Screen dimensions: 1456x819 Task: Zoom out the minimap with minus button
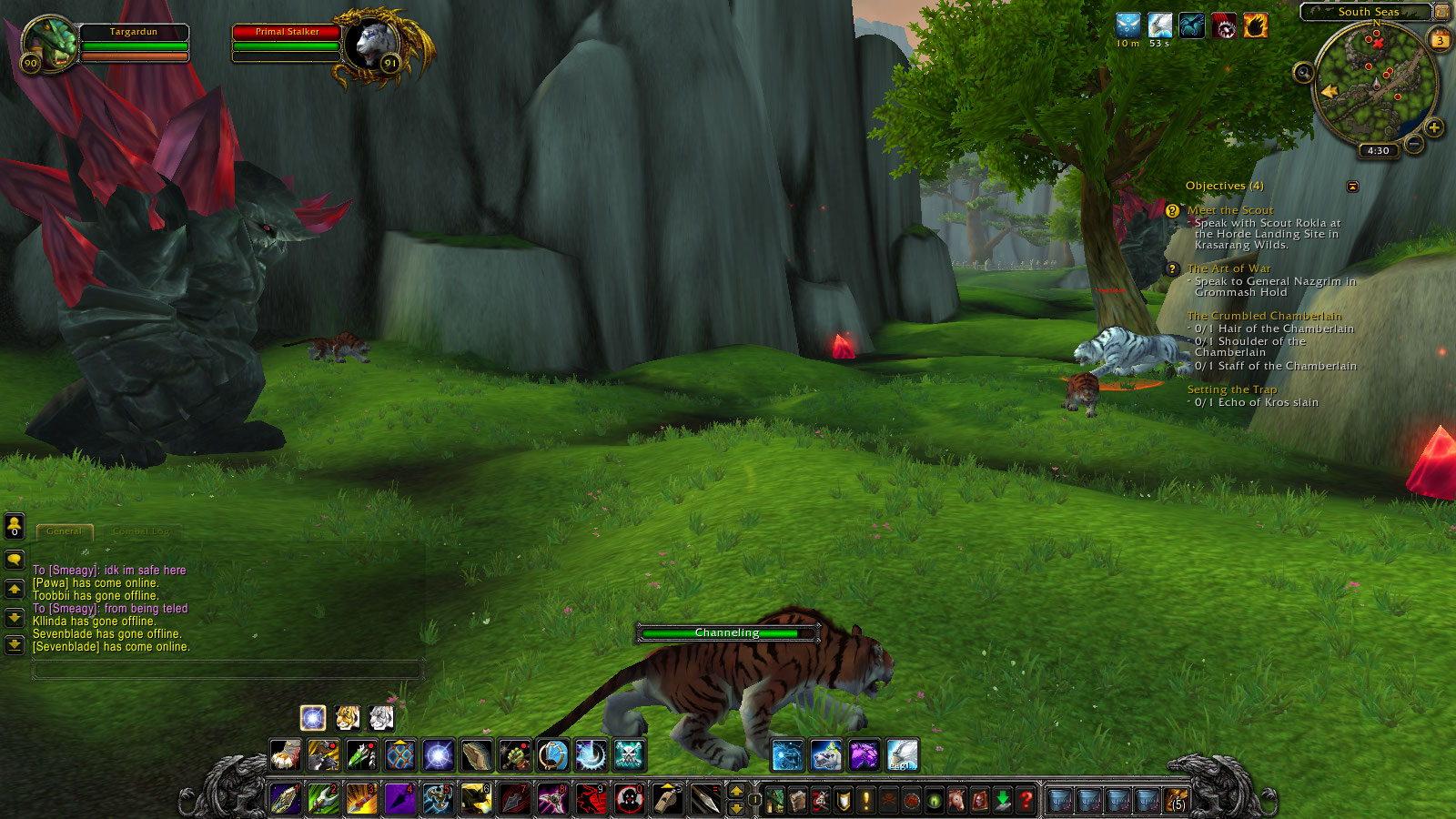coord(1413,144)
